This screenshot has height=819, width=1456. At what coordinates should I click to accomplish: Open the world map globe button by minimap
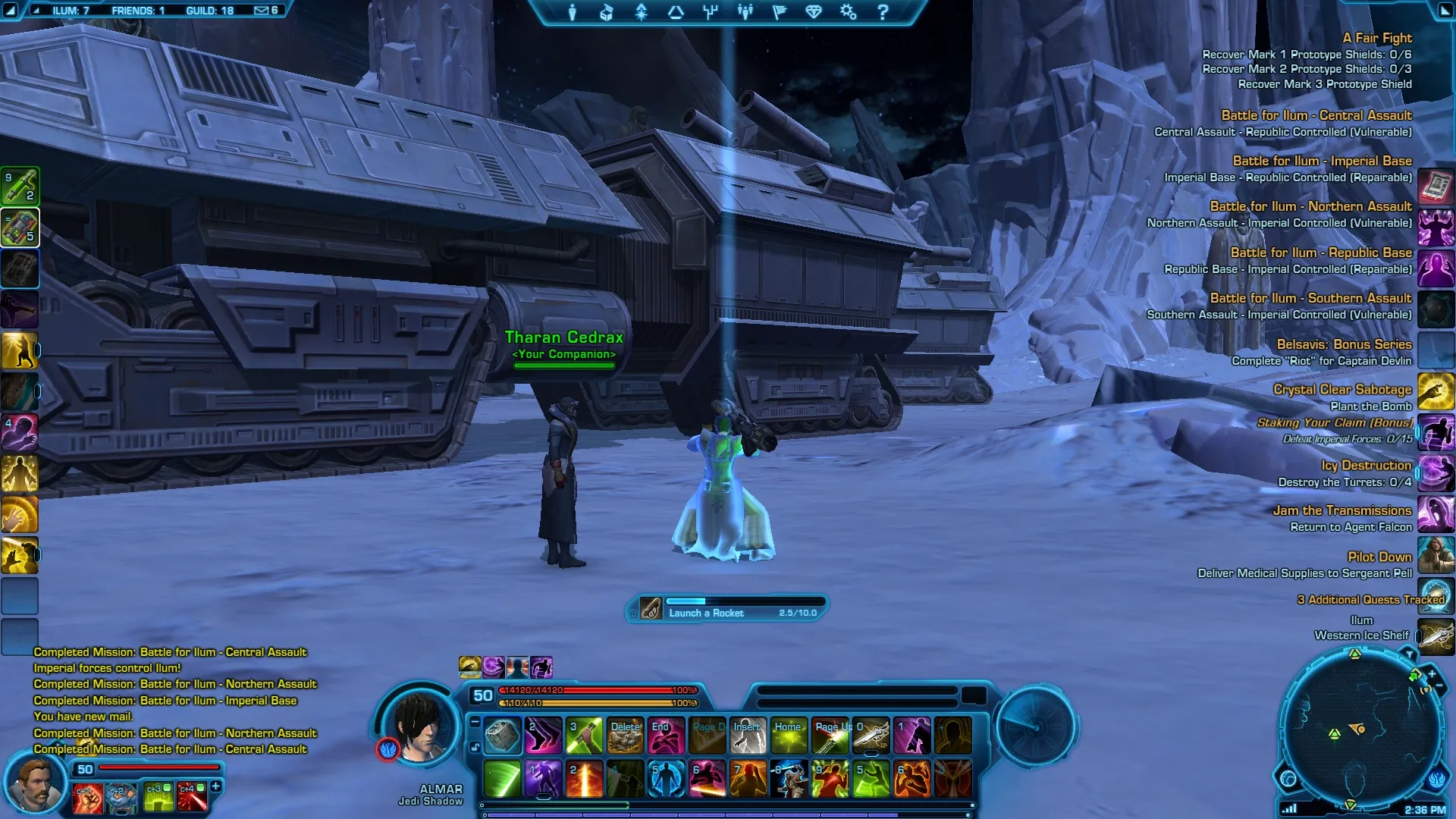pos(1288,779)
